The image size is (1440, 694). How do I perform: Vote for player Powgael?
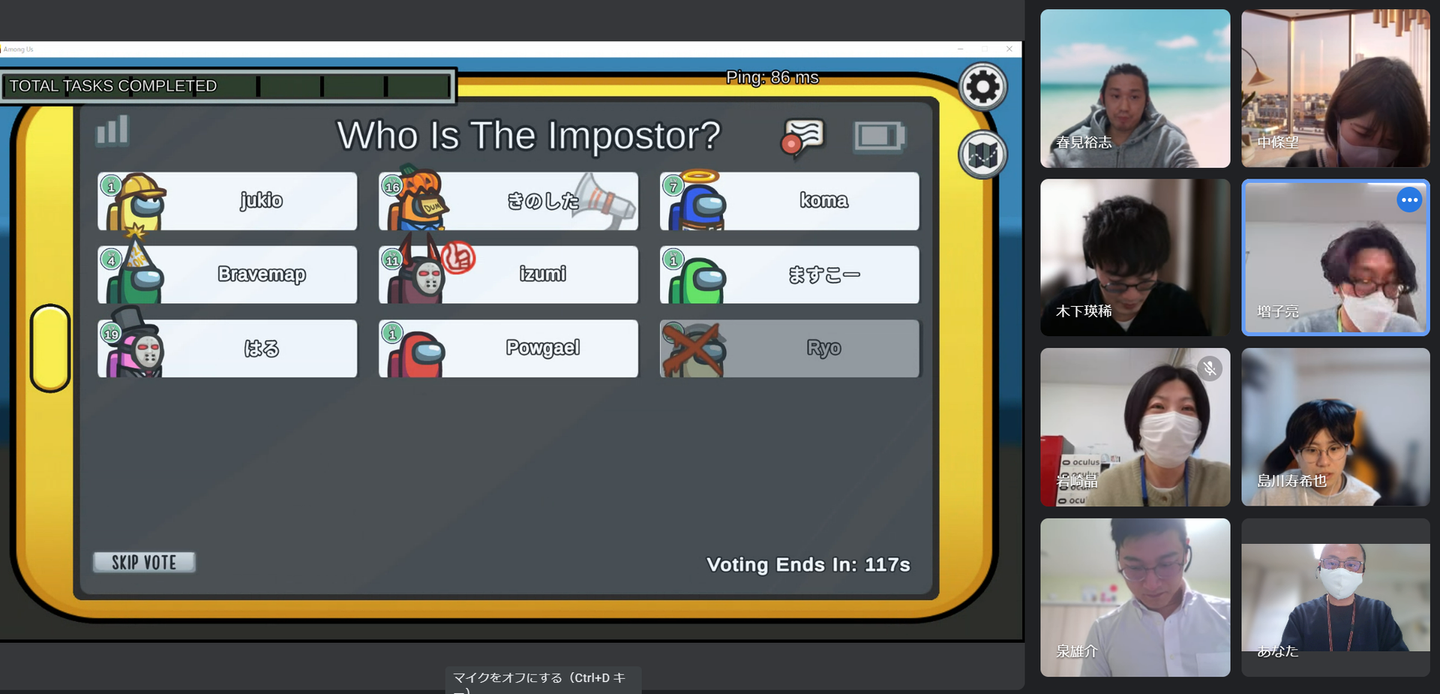(x=508, y=348)
